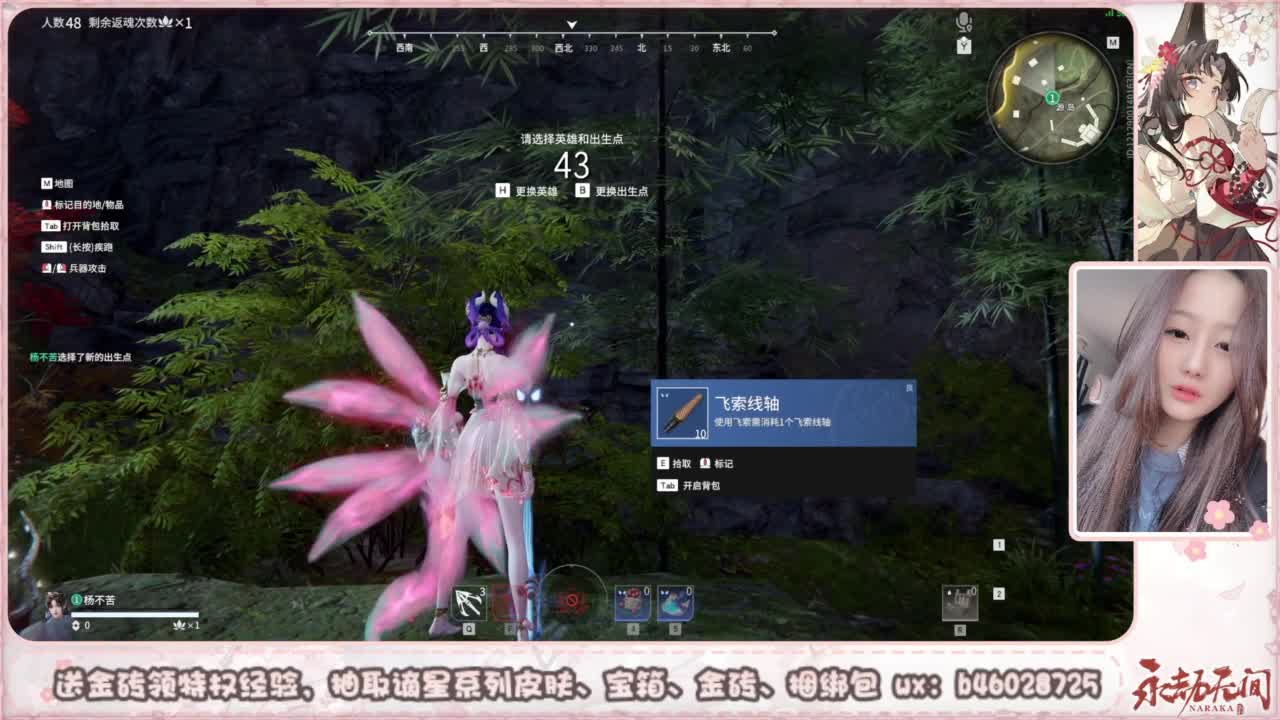
Task: Toggle the microphone icon at top right
Action: 963,20
